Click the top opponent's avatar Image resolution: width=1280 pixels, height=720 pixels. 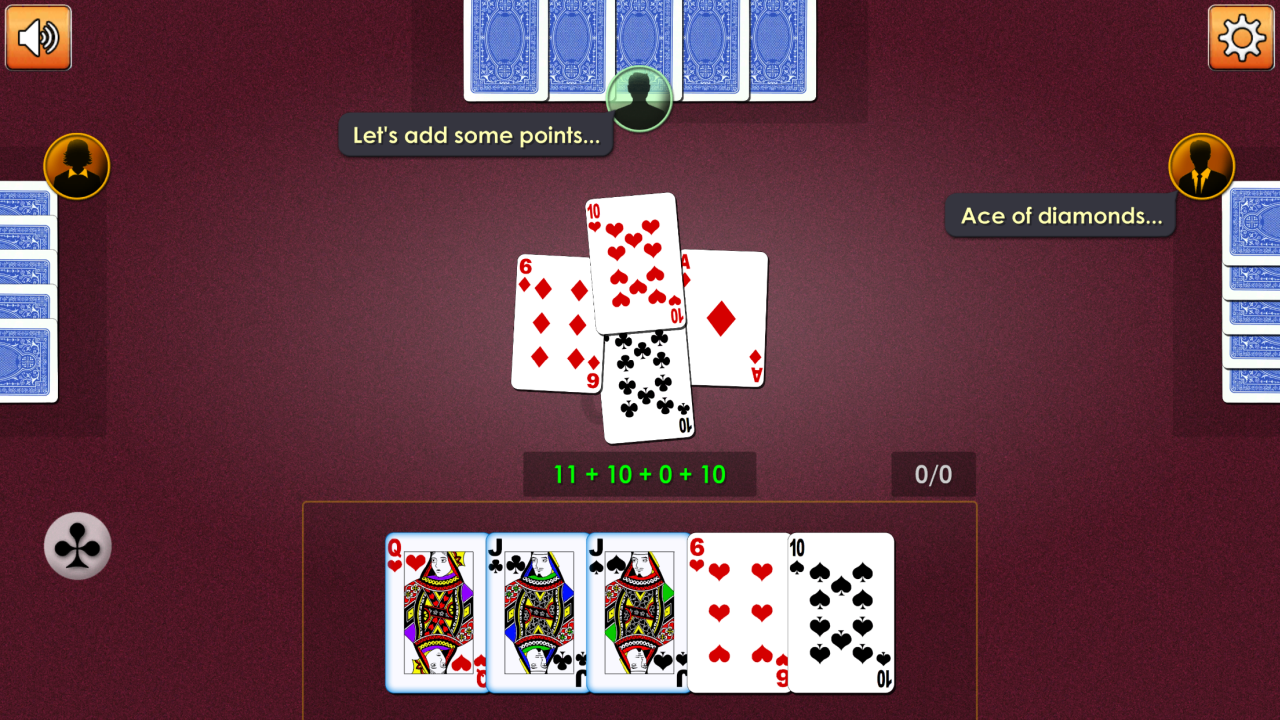click(640, 100)
